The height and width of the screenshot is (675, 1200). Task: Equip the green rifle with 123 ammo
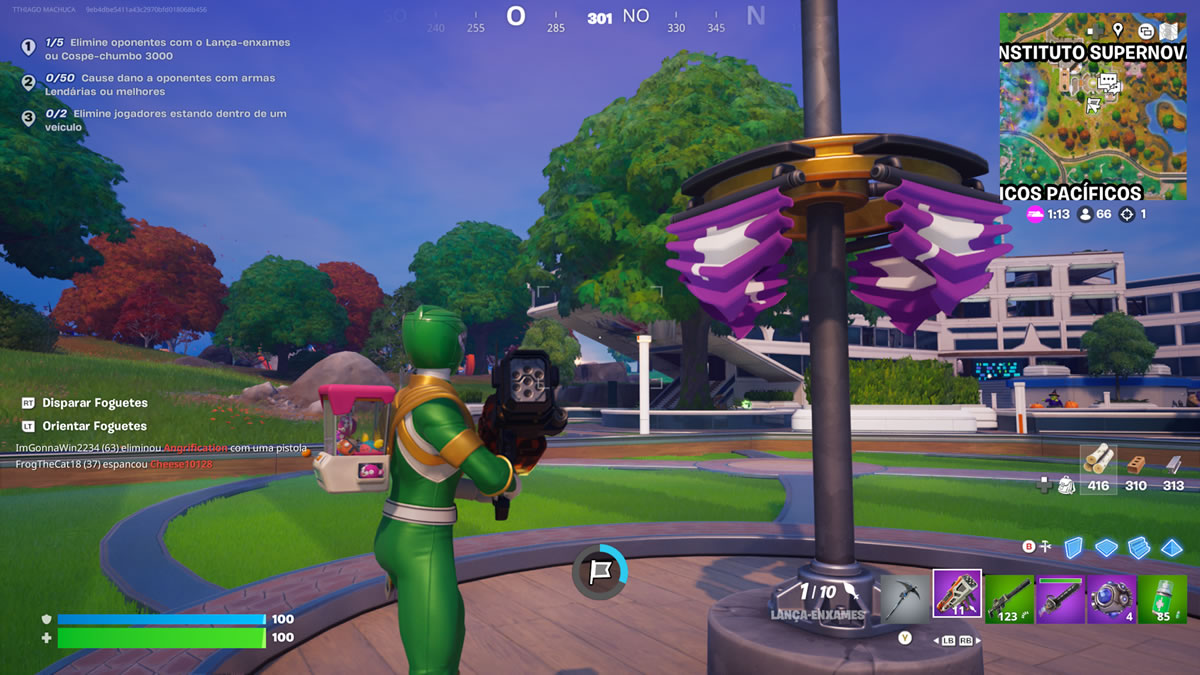click(1008, 598)
